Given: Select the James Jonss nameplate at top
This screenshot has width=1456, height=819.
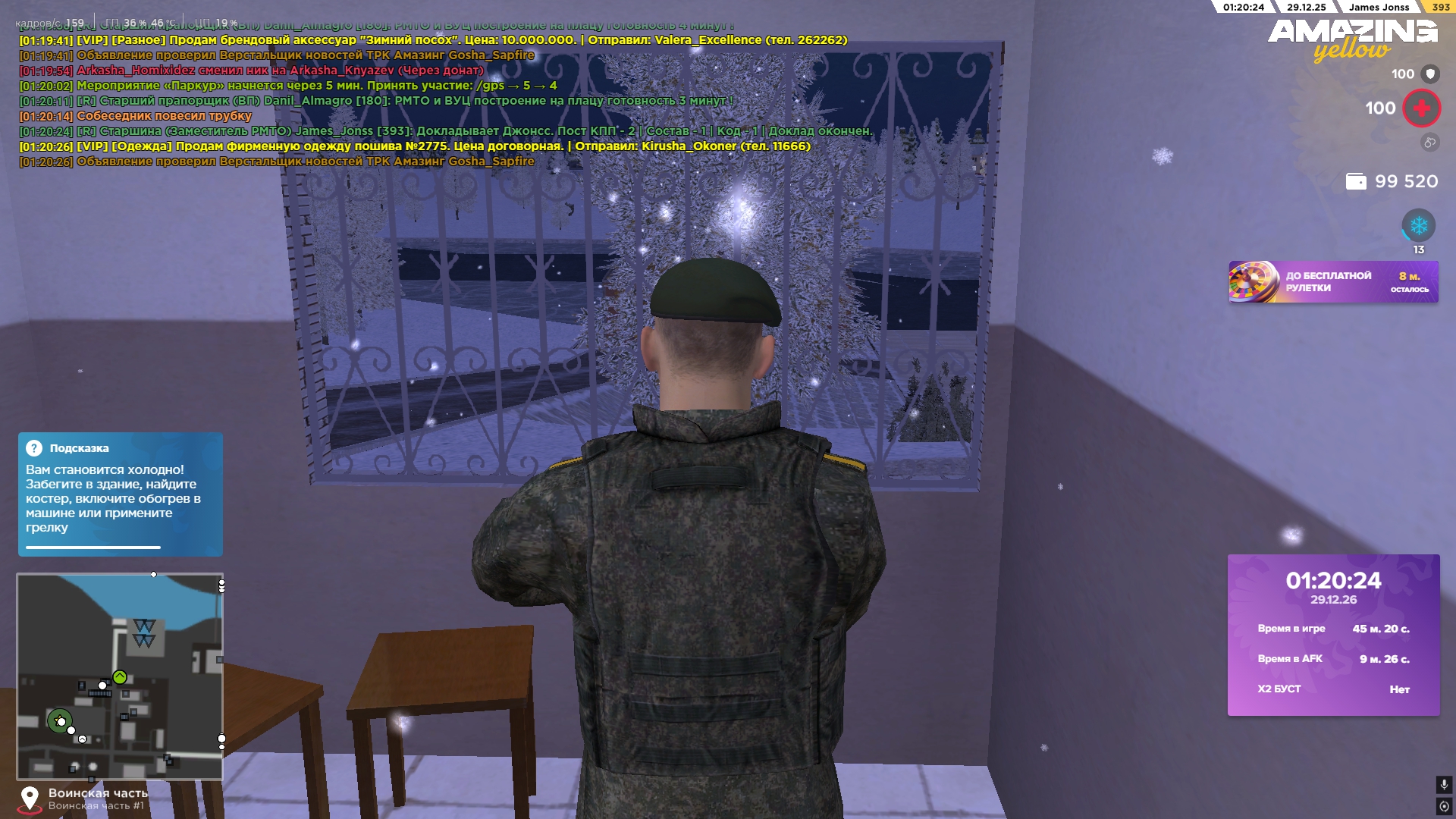Looking at the screenshot, I should pyautogui.click(x=1381, y=8).
